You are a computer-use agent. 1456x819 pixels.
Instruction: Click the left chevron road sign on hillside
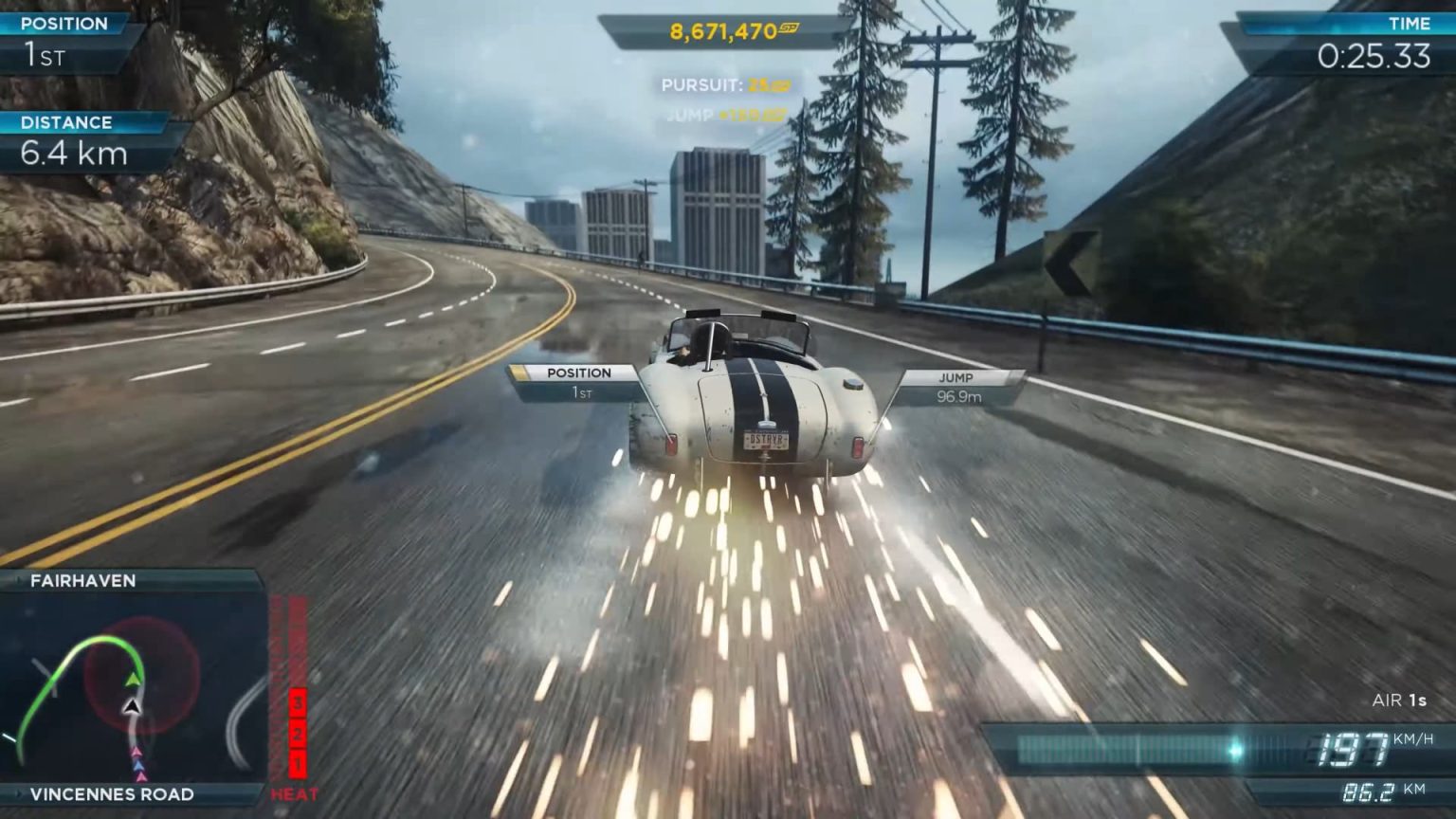pos(1072,256)
